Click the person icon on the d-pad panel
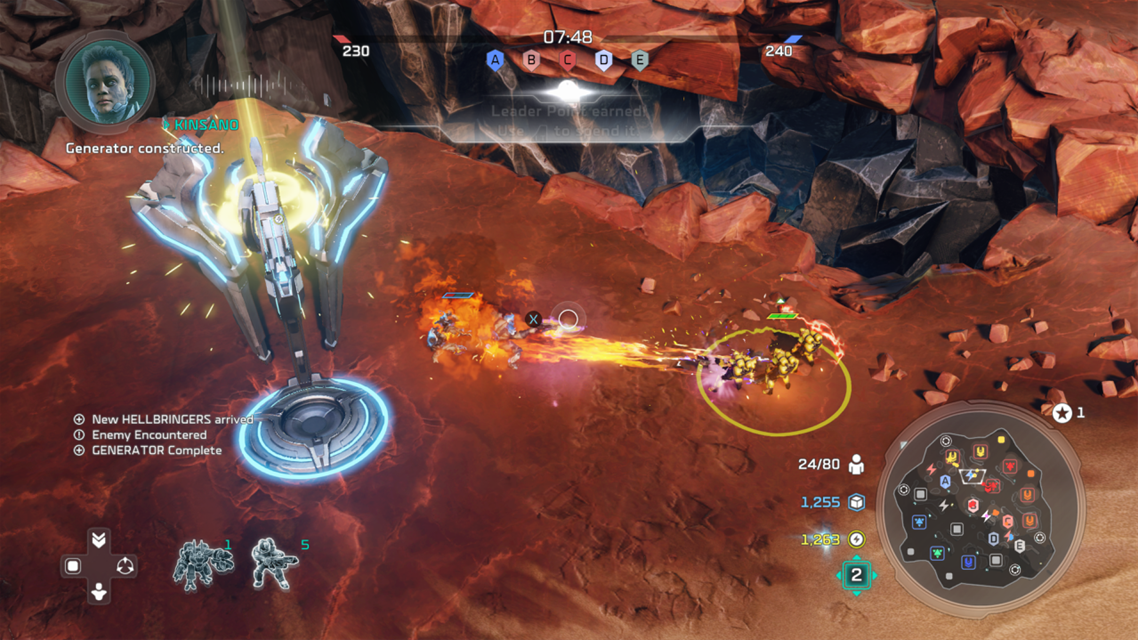Image resolution: width=1138 pixels, height=640 pixels. click(x=98, y=593)
